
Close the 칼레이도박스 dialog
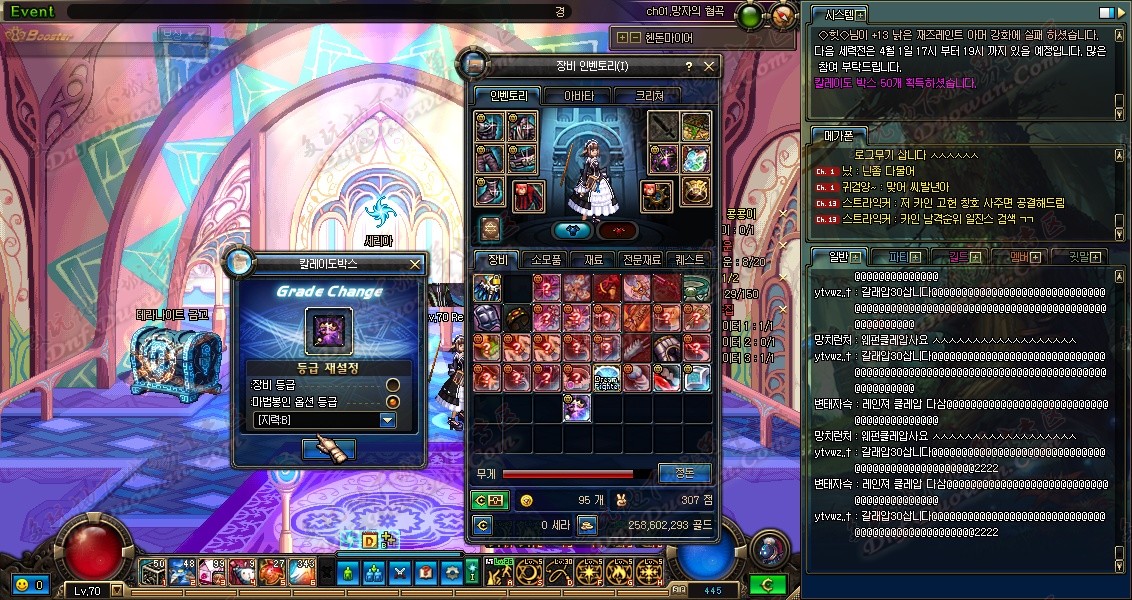point(415,265)
